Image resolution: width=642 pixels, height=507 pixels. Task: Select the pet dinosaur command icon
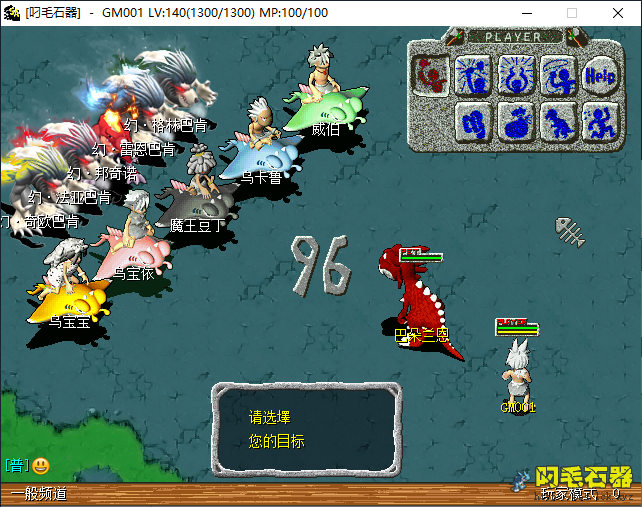click(x=558, y=121)
